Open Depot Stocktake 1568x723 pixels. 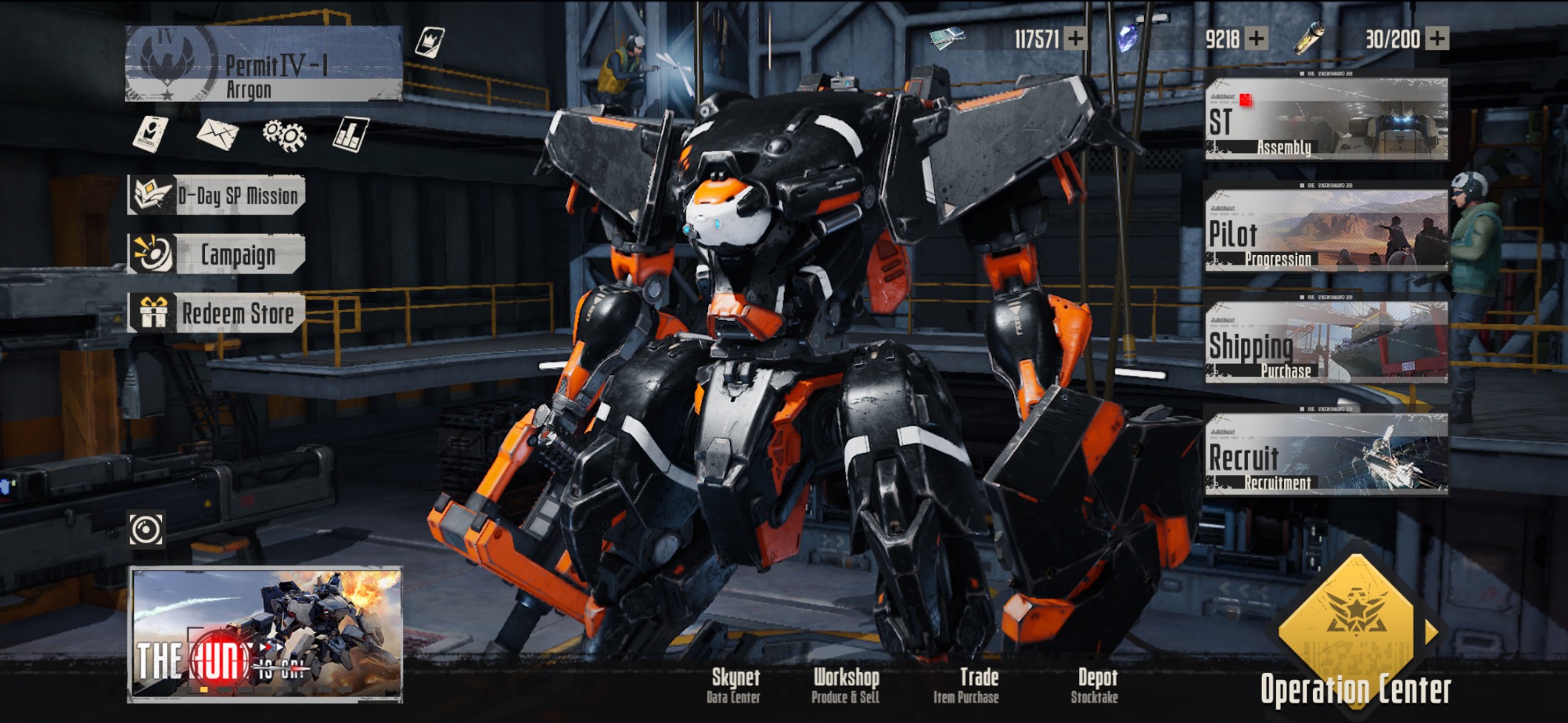click(x=1095, y=685)
